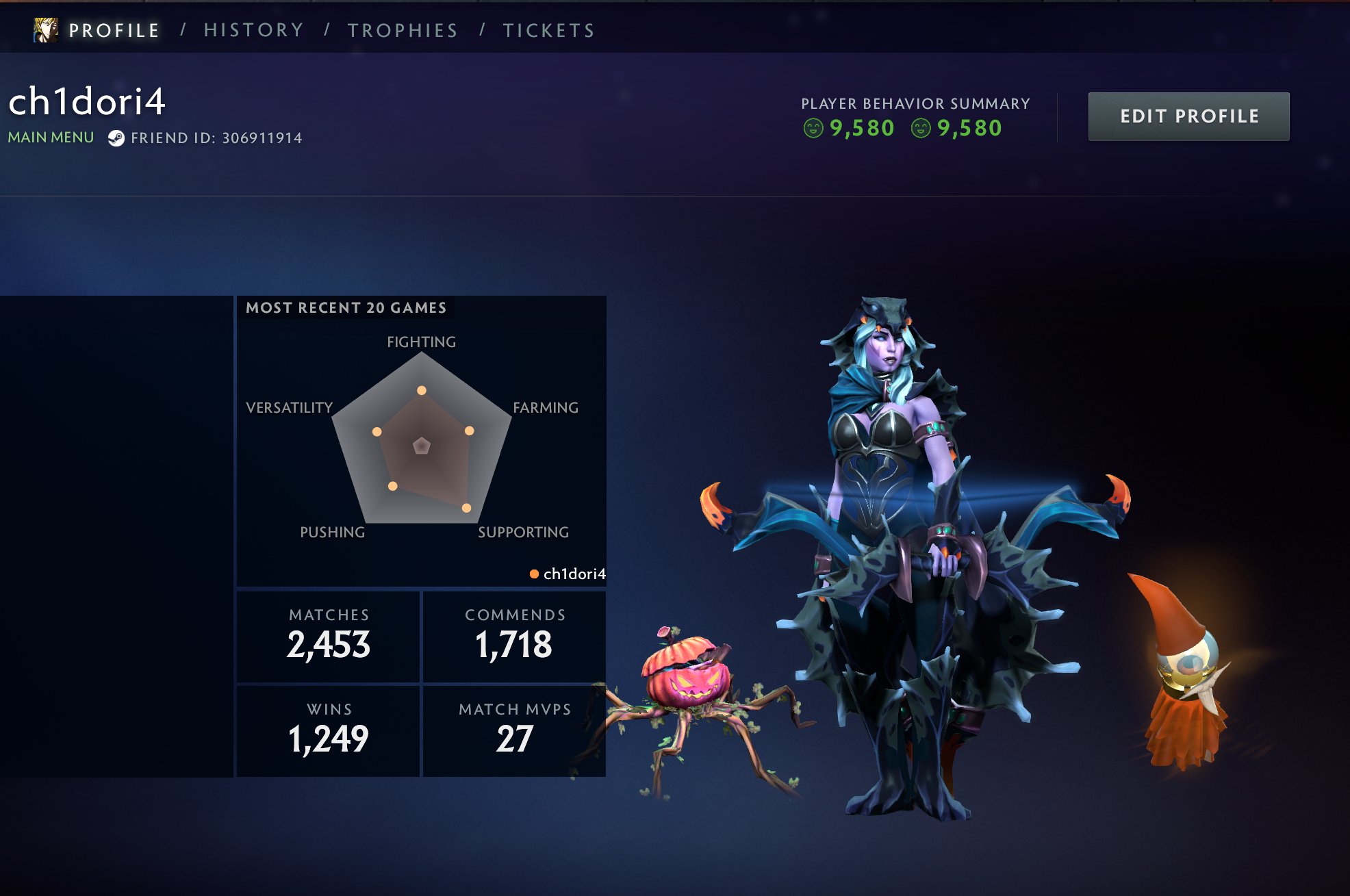Return via the Main Menu link
Screen dimensions: 1350x896
tap(51, 138)
